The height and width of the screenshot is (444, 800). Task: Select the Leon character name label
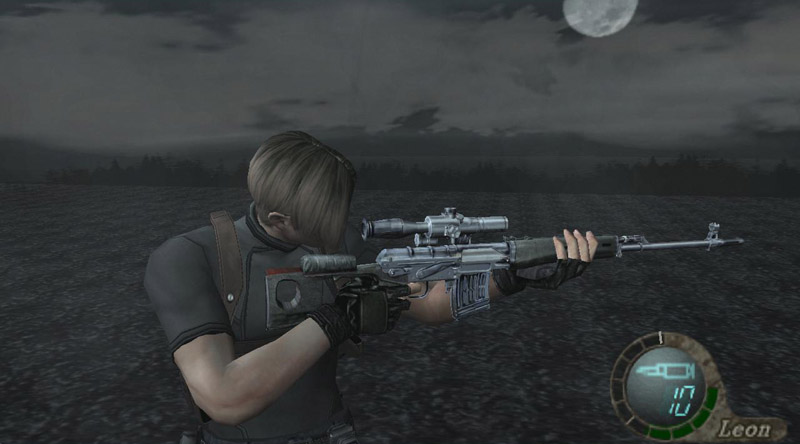pos(745,429)
